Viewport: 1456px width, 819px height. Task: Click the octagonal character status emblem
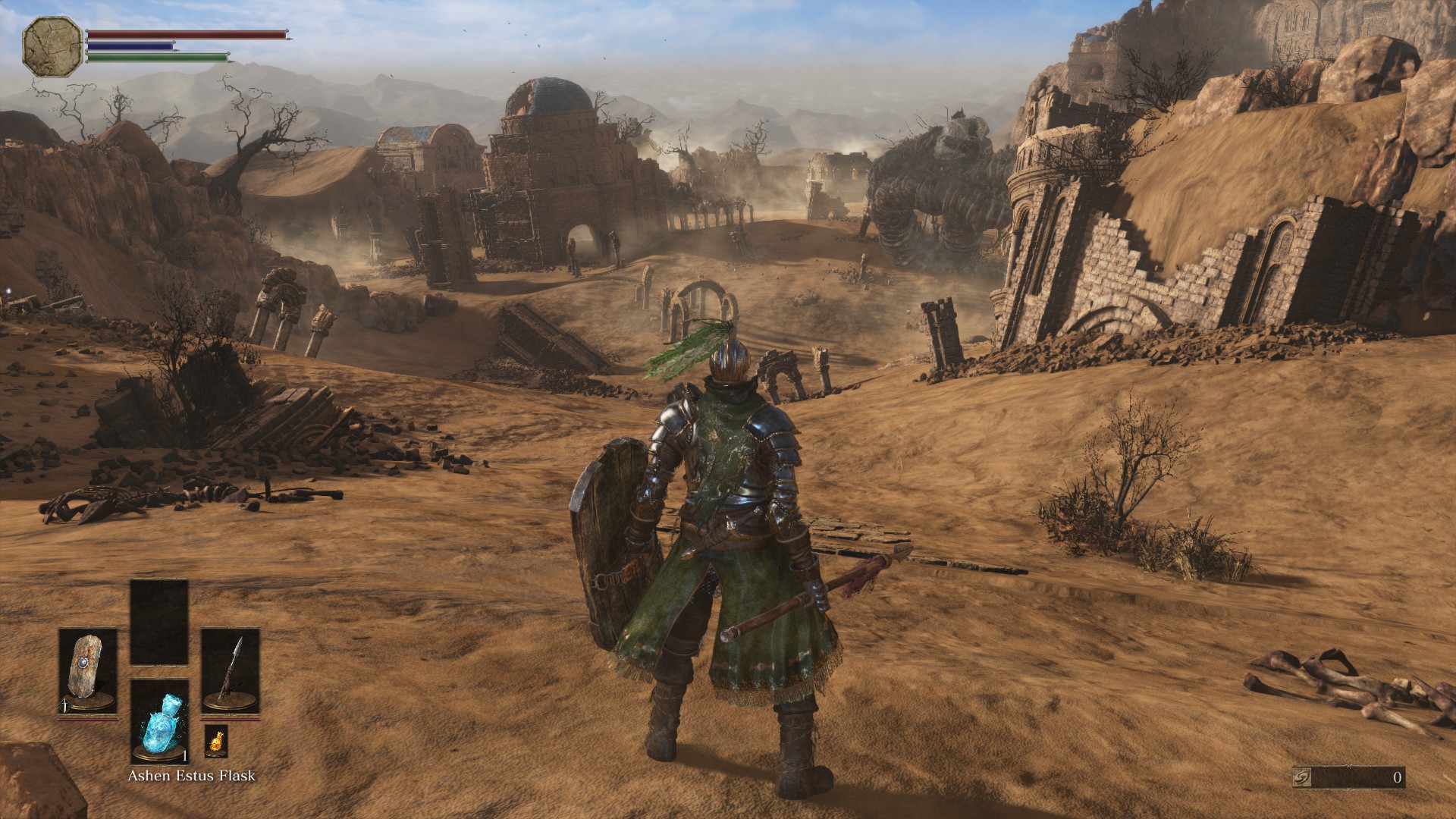pos(52,47)
